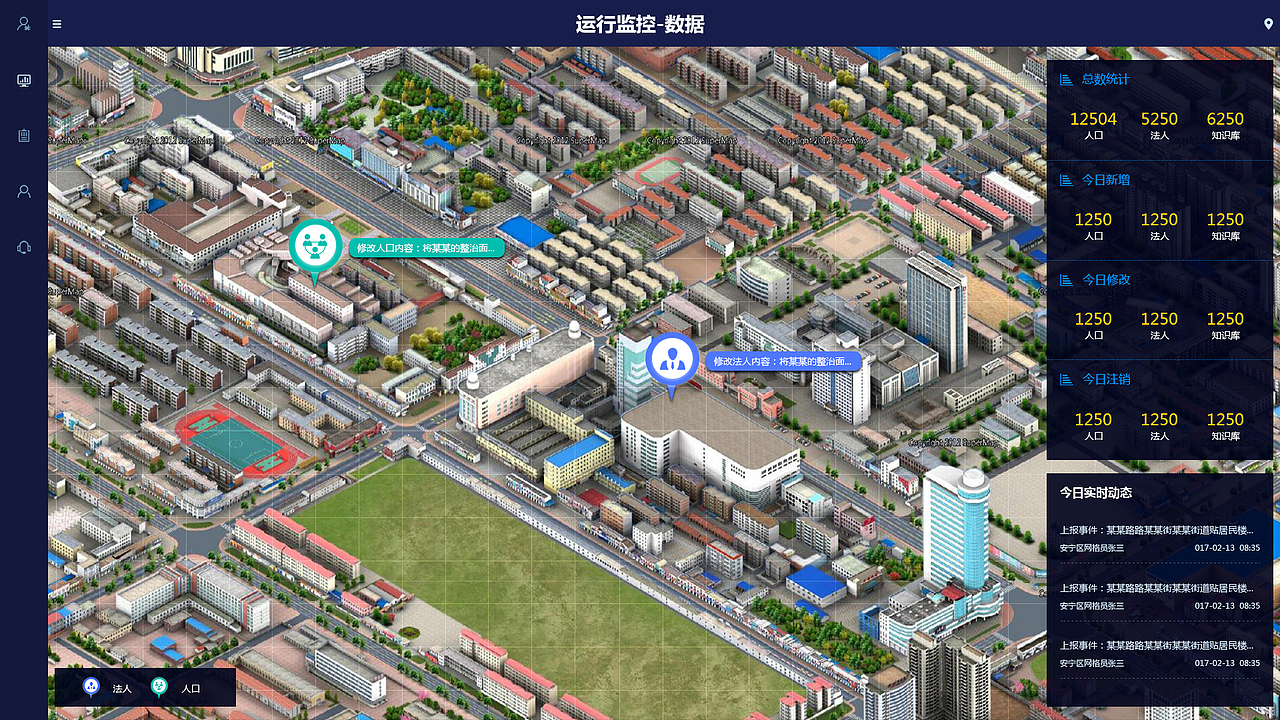Image resolution: width=1280 pixels, height=720 pixels.
Task: Expand the 今日实时动态 events panel
Action: coord(1094,492)
